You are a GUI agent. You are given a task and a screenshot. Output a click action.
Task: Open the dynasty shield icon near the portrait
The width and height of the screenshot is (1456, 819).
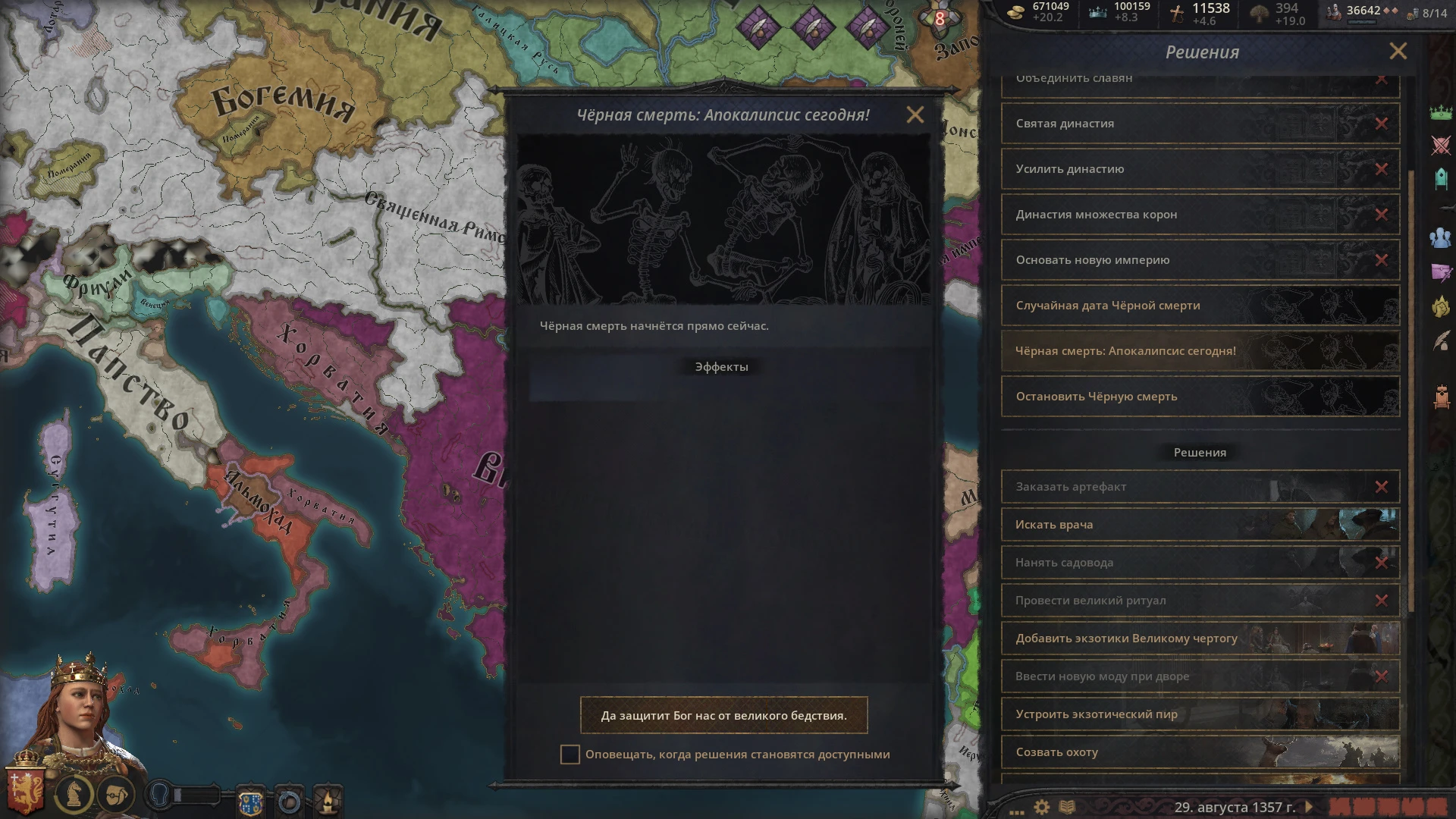[x=251, y=801]
